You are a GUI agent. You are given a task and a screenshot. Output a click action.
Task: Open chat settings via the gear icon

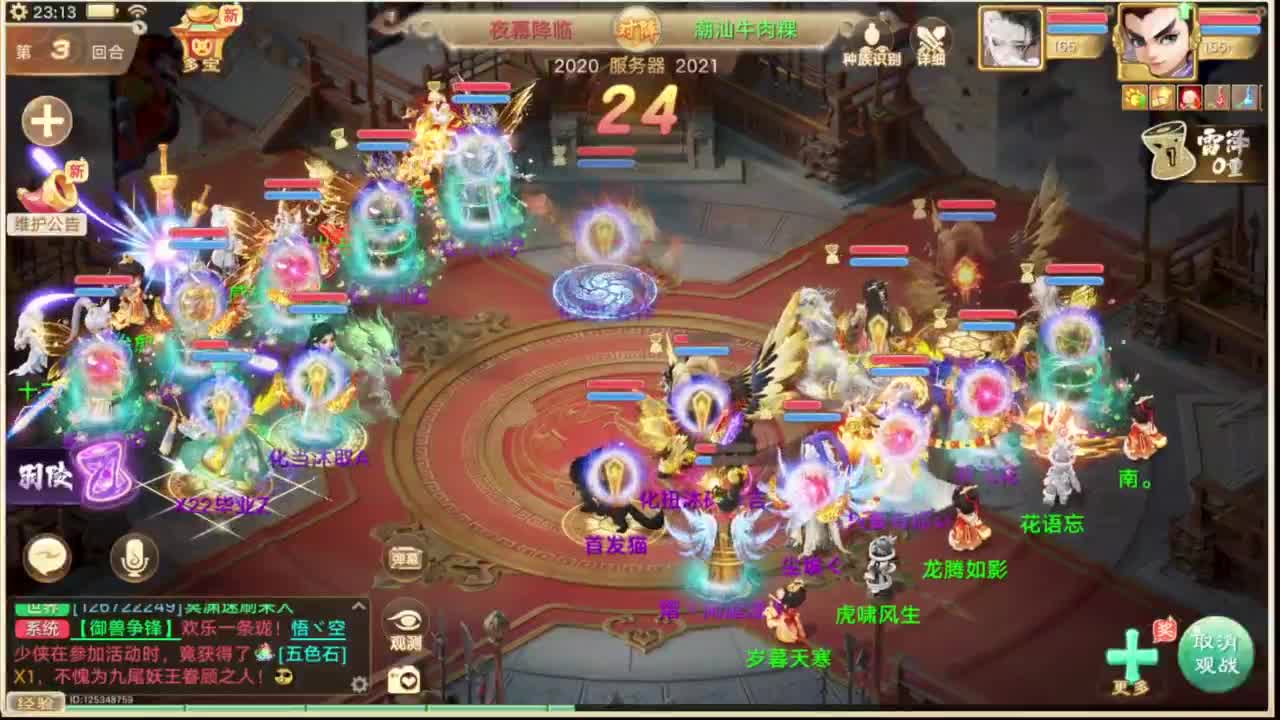[x=359, y=682]
